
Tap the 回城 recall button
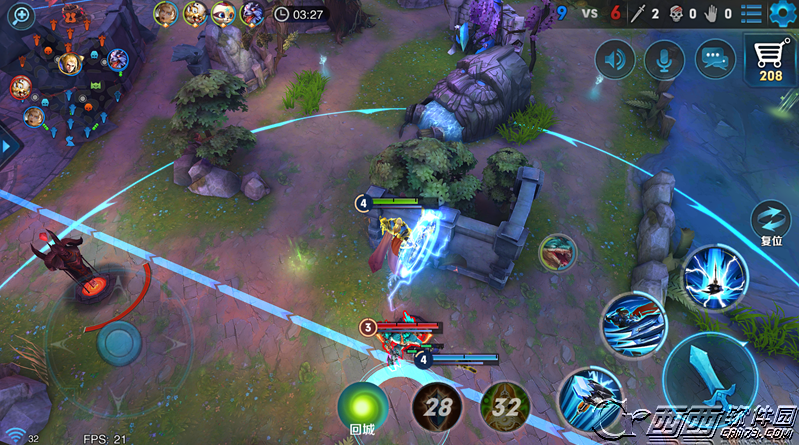(x=362, y=408)
